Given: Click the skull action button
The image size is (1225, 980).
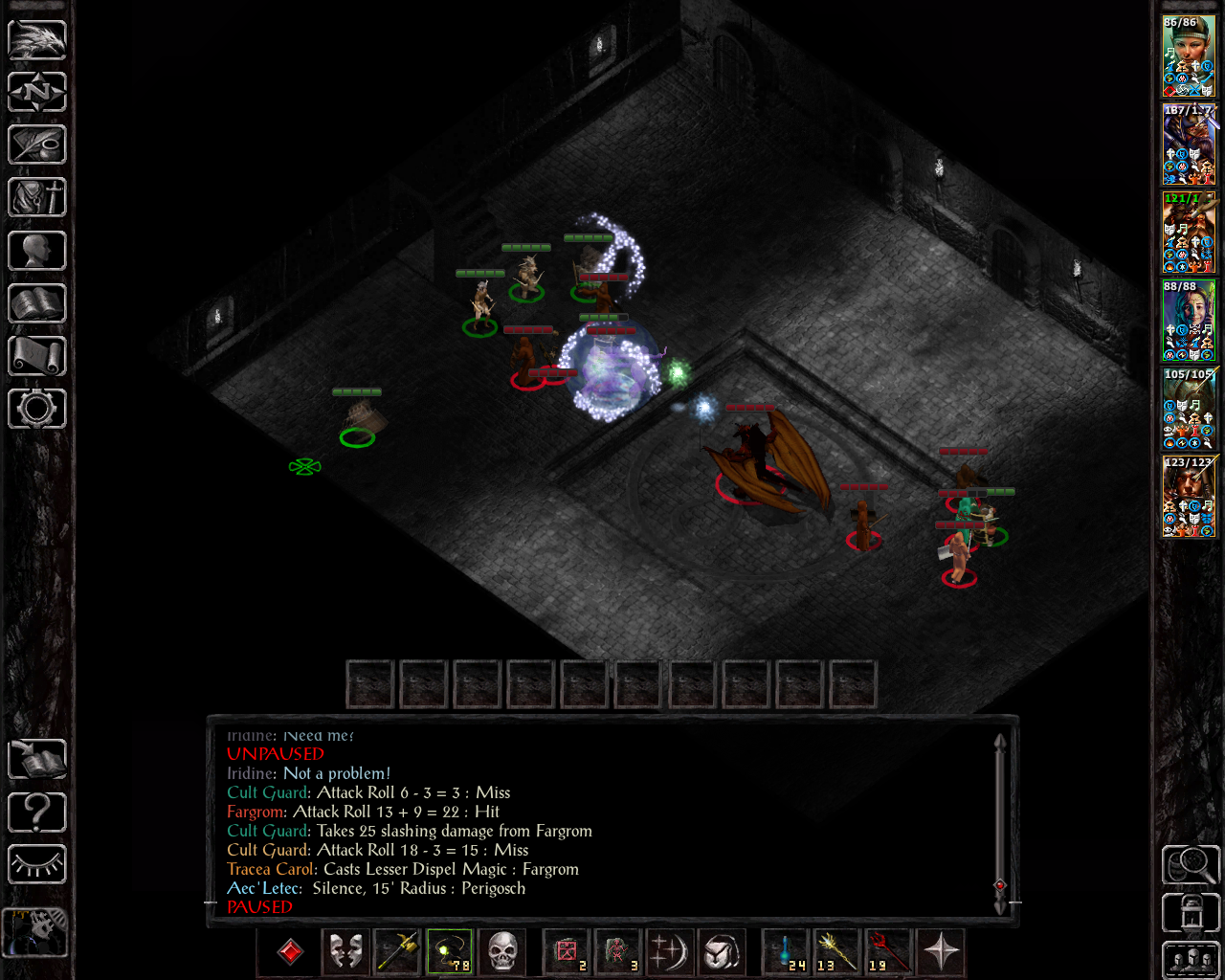Looking at the screenshot, I should point(501,952).
